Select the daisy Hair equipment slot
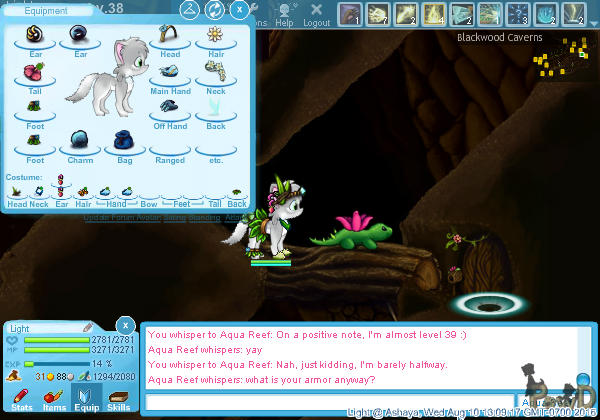The height and width of the screenshot is (420, 600). point(213,36)
